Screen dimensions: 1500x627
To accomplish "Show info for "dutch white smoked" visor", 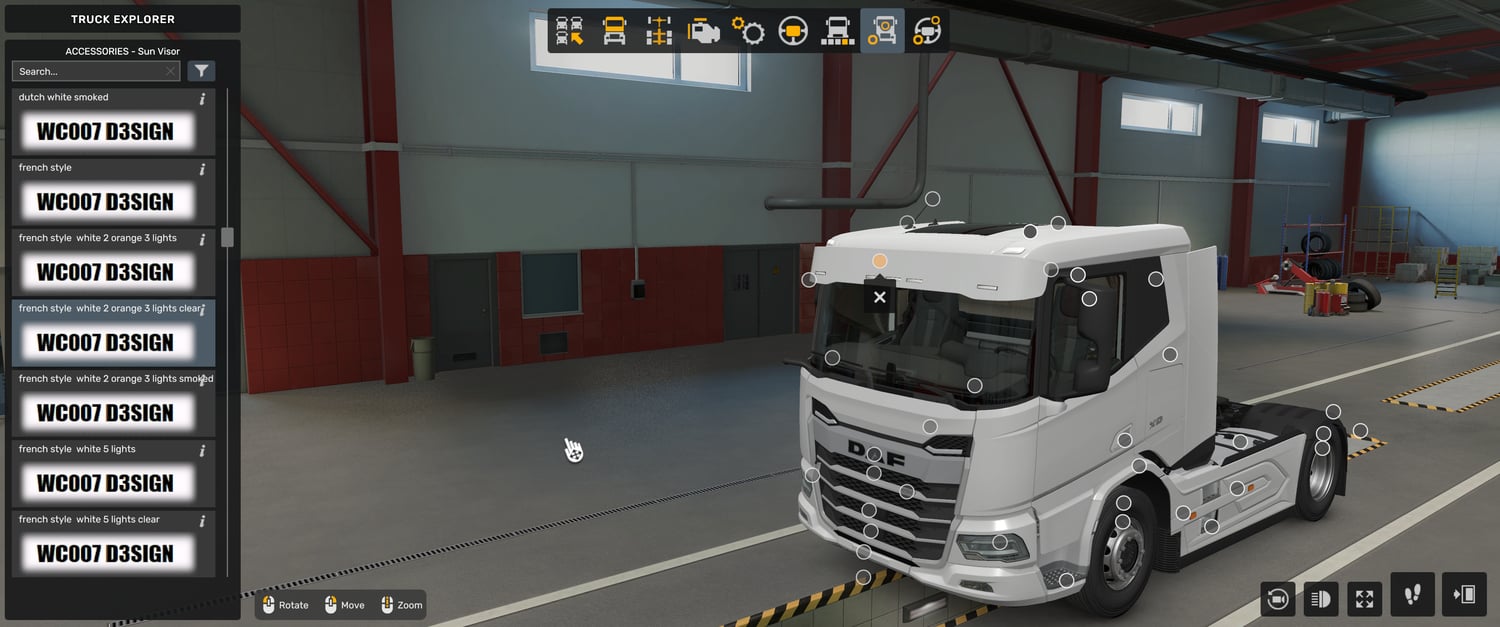I will click(x=202, y=99).
